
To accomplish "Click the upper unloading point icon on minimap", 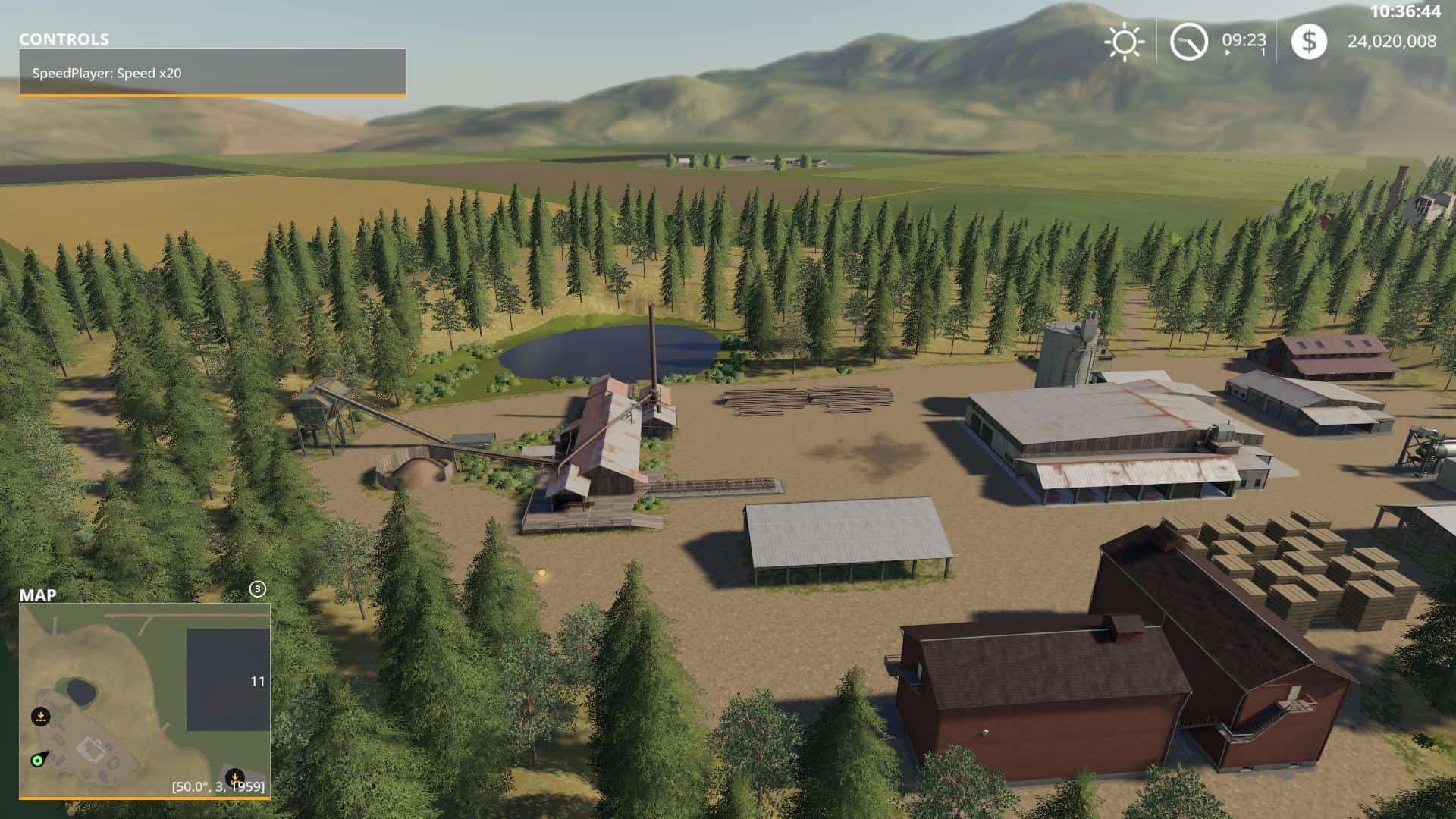I will pyautogui.click(x=41, y=716).
